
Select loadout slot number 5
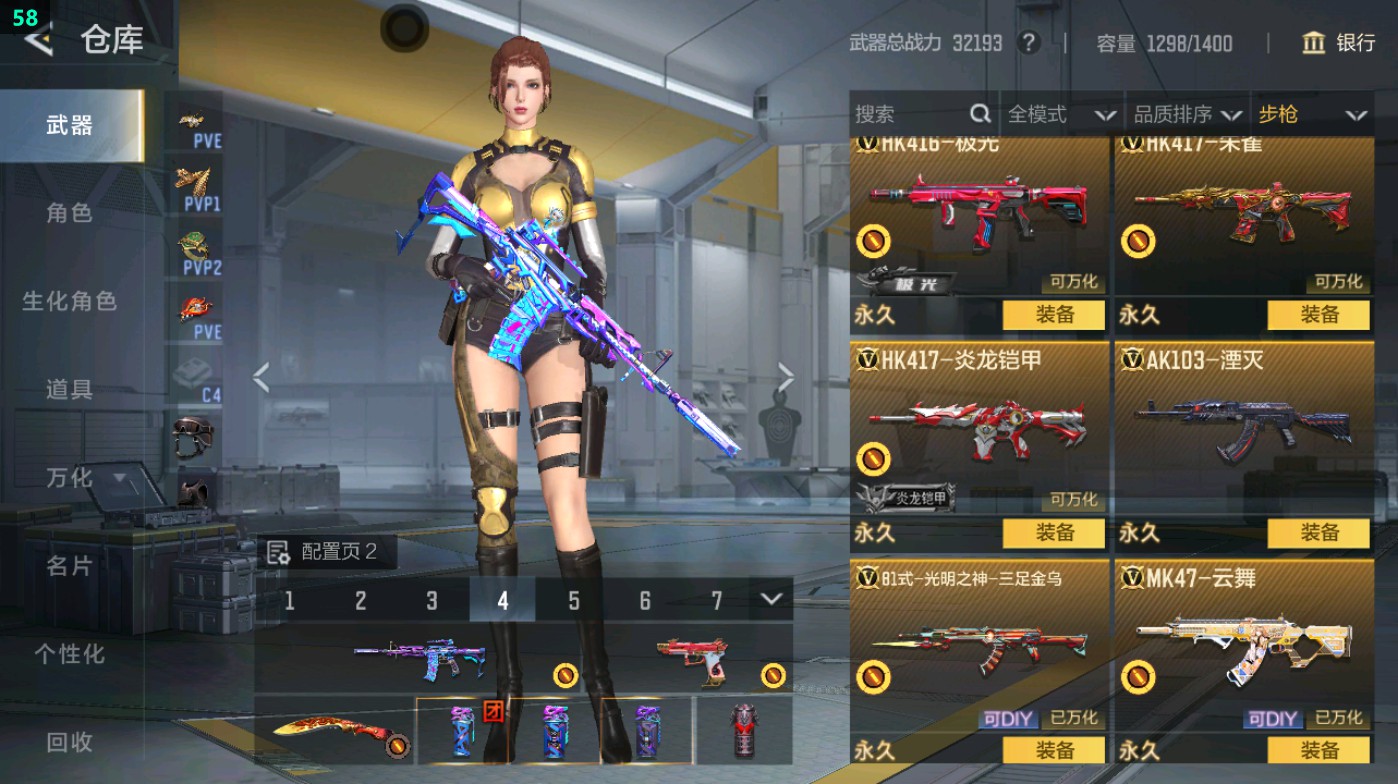574,601
